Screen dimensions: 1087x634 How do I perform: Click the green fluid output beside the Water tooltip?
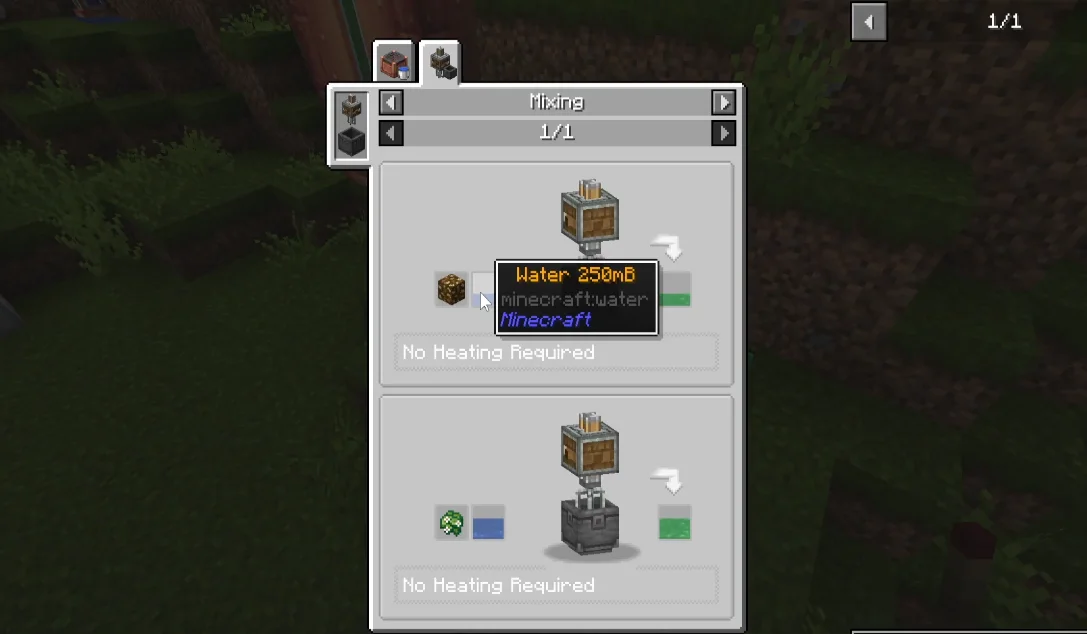click(x=676, y=290)
